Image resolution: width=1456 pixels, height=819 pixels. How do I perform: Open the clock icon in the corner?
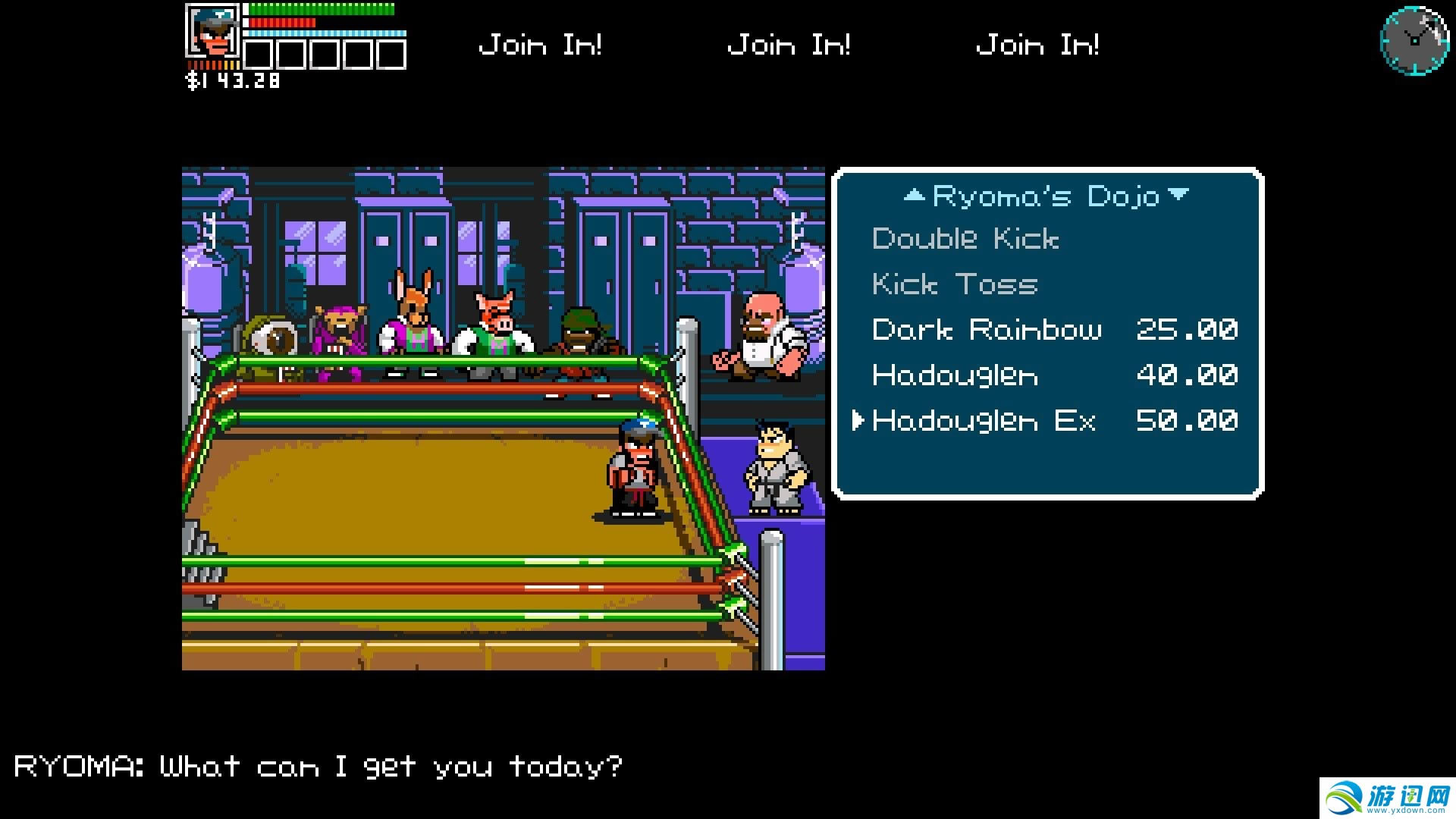click(1414, 40)
